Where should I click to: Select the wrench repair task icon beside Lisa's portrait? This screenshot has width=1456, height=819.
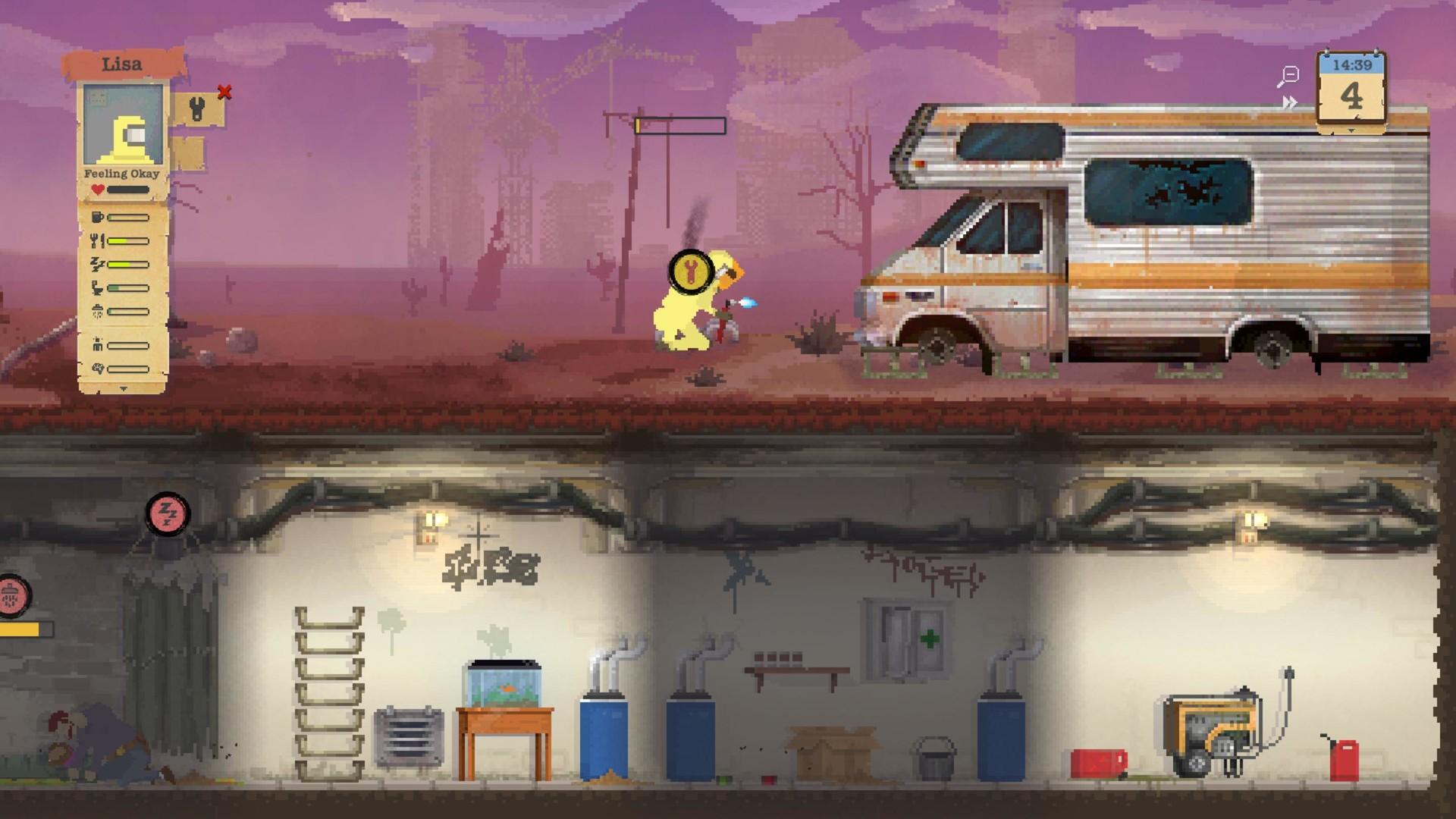pos(196,107)
